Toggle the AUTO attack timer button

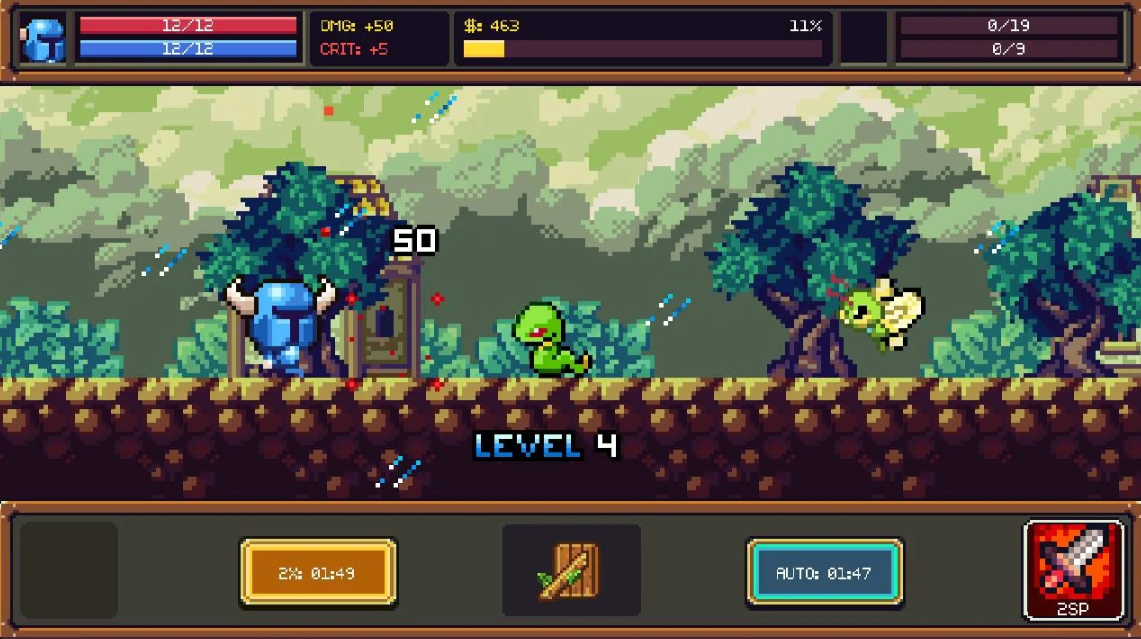coord(824,573)
